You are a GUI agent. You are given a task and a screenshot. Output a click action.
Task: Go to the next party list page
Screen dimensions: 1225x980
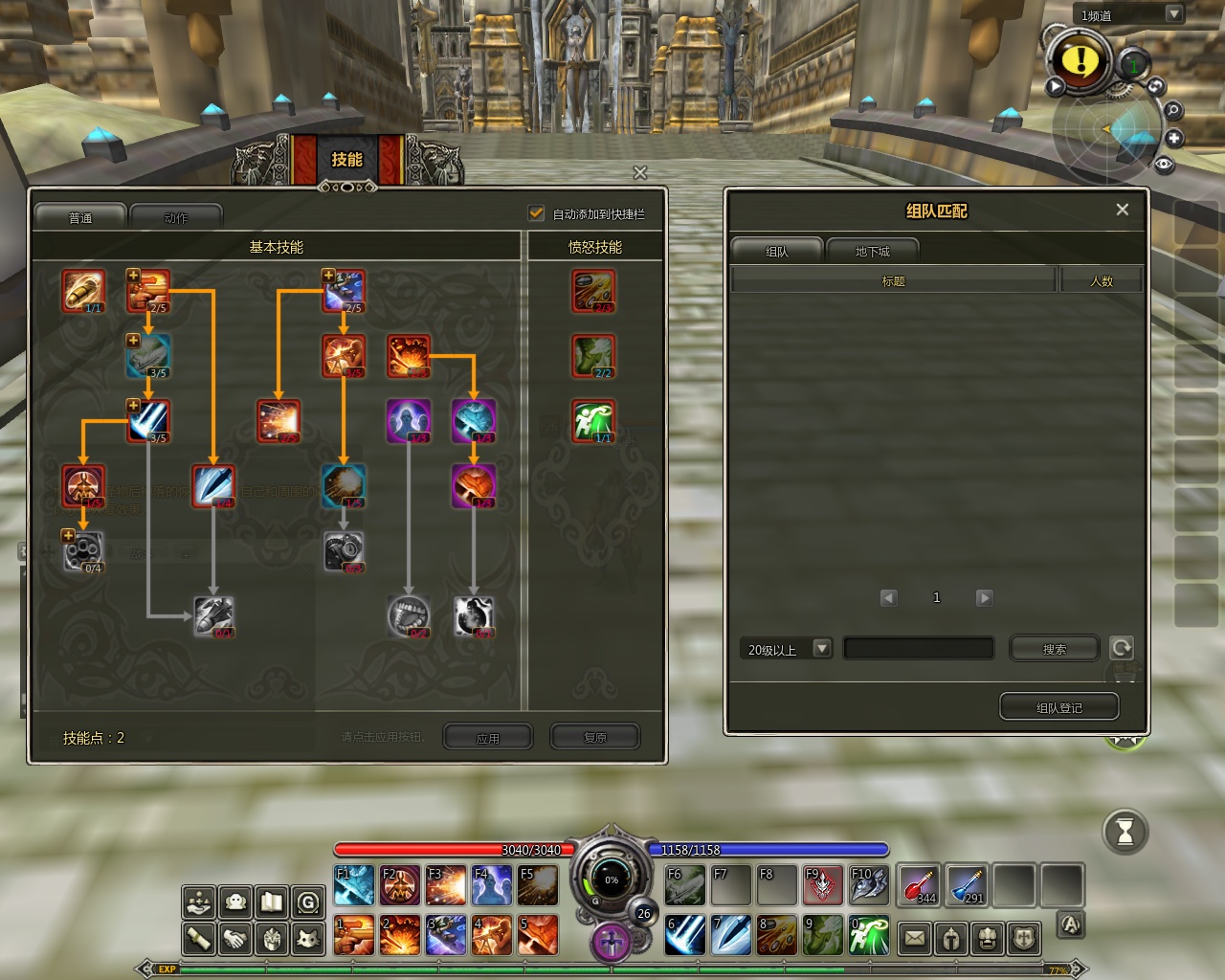pyautogui.click(x=984, y=598)
